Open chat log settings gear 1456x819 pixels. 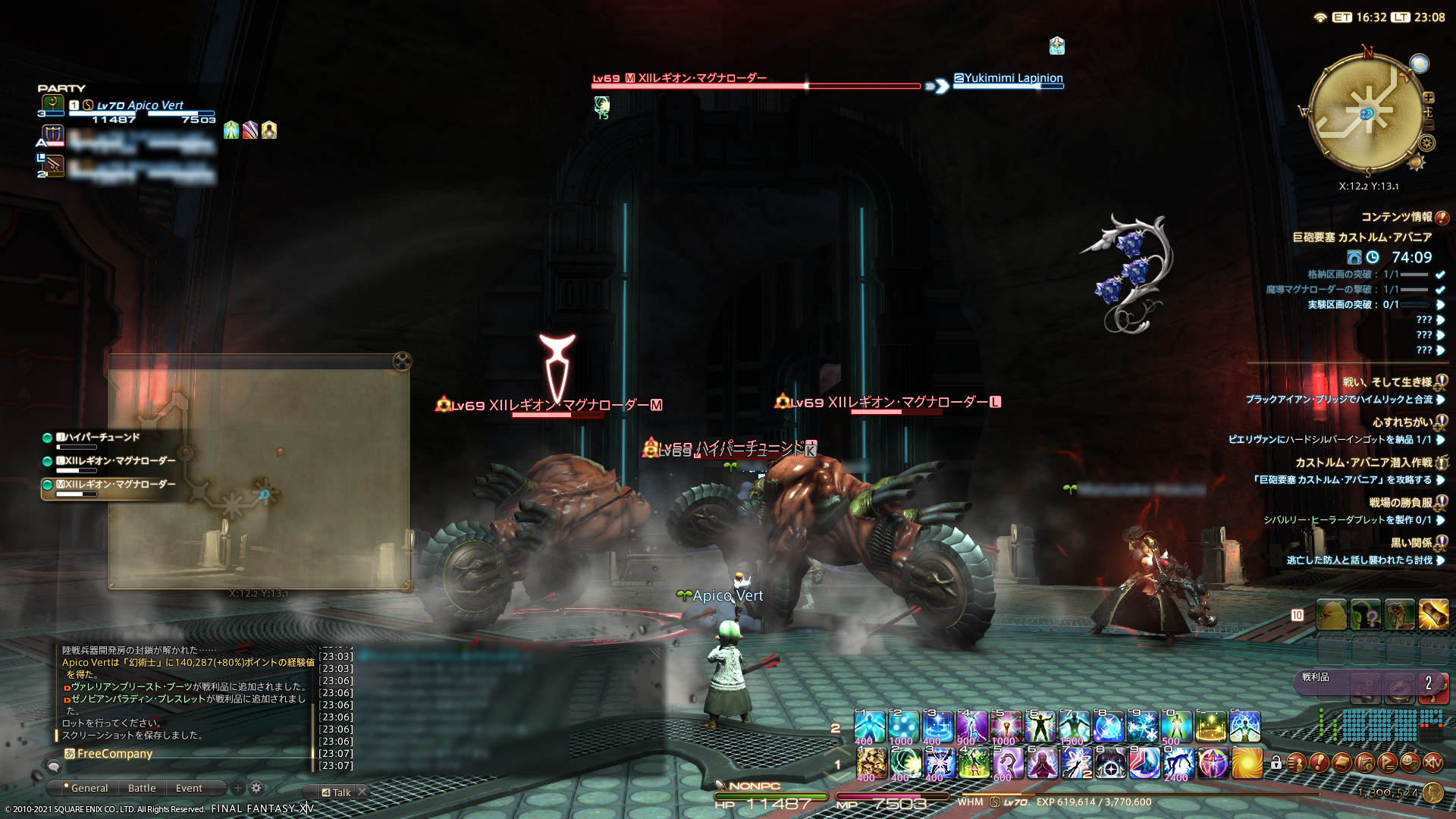pos(256,788)
